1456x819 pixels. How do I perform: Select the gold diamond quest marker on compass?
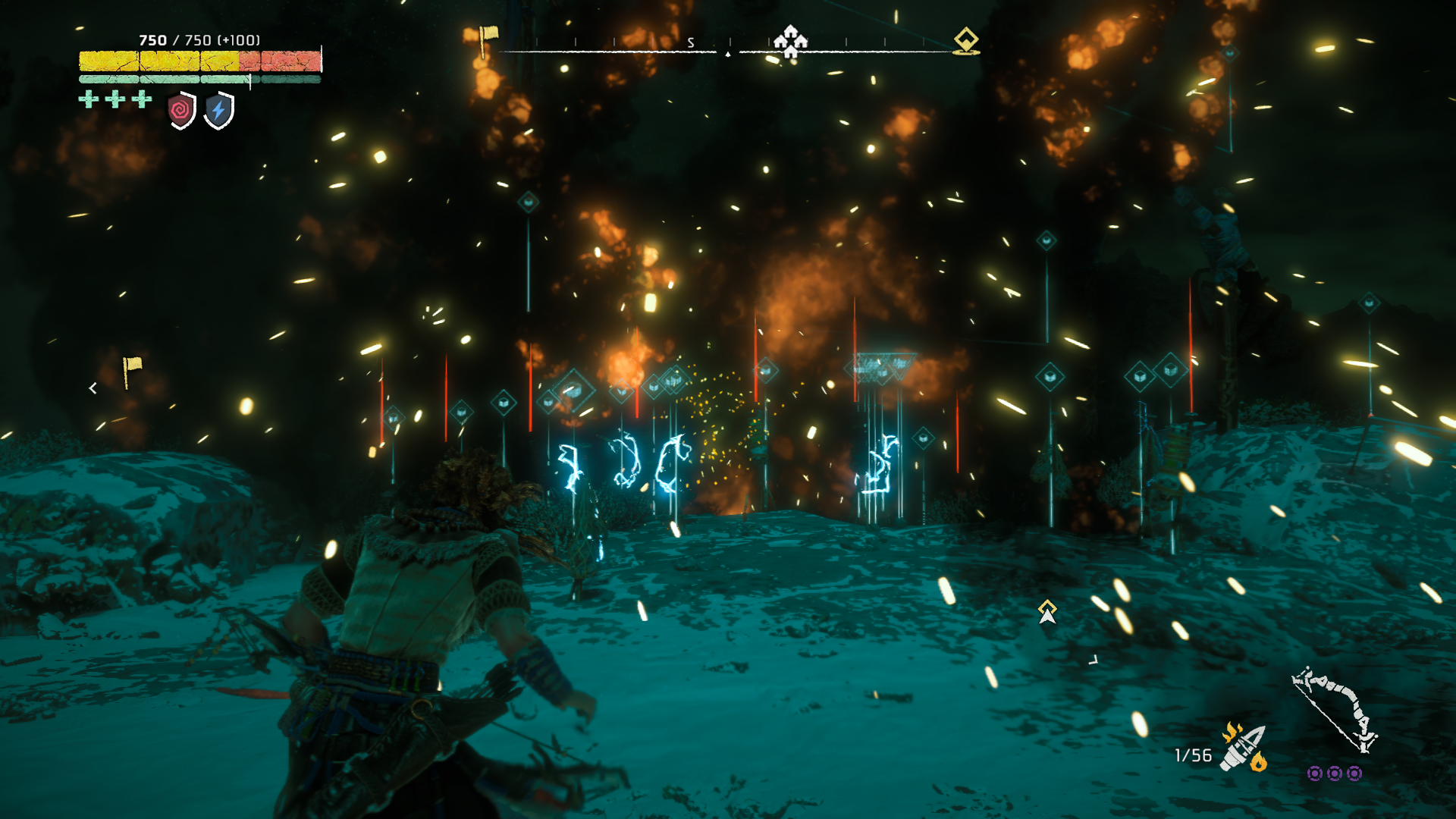pyautogui.click(x=966, y=40)
